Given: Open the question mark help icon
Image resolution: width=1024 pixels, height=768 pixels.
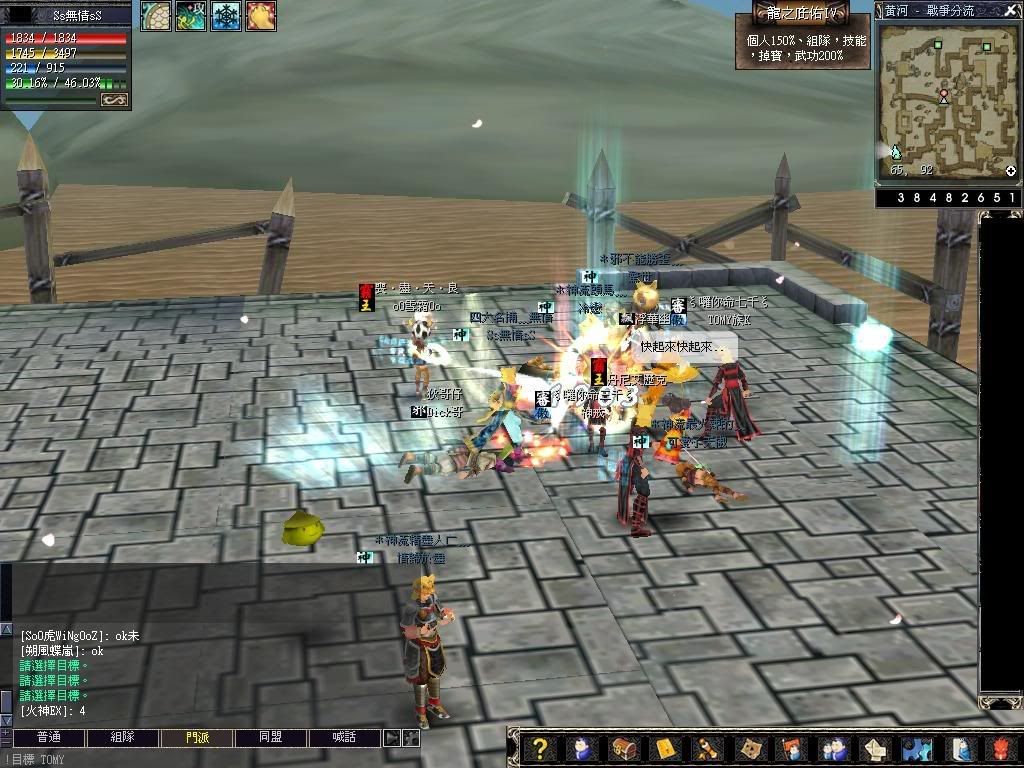Looking at the screenshot, I should [x=539, y=749].
